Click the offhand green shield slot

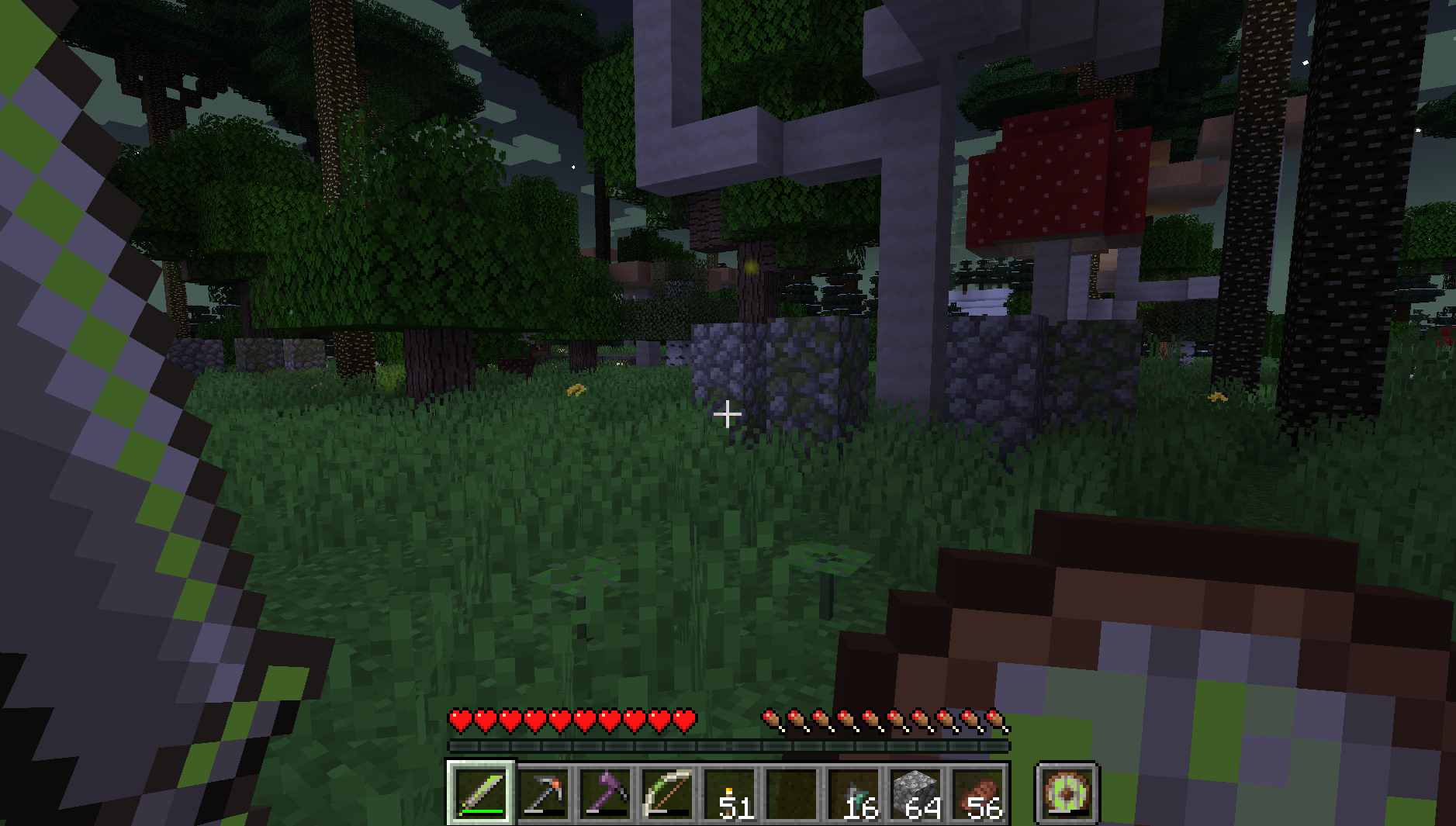(1067, 793)
